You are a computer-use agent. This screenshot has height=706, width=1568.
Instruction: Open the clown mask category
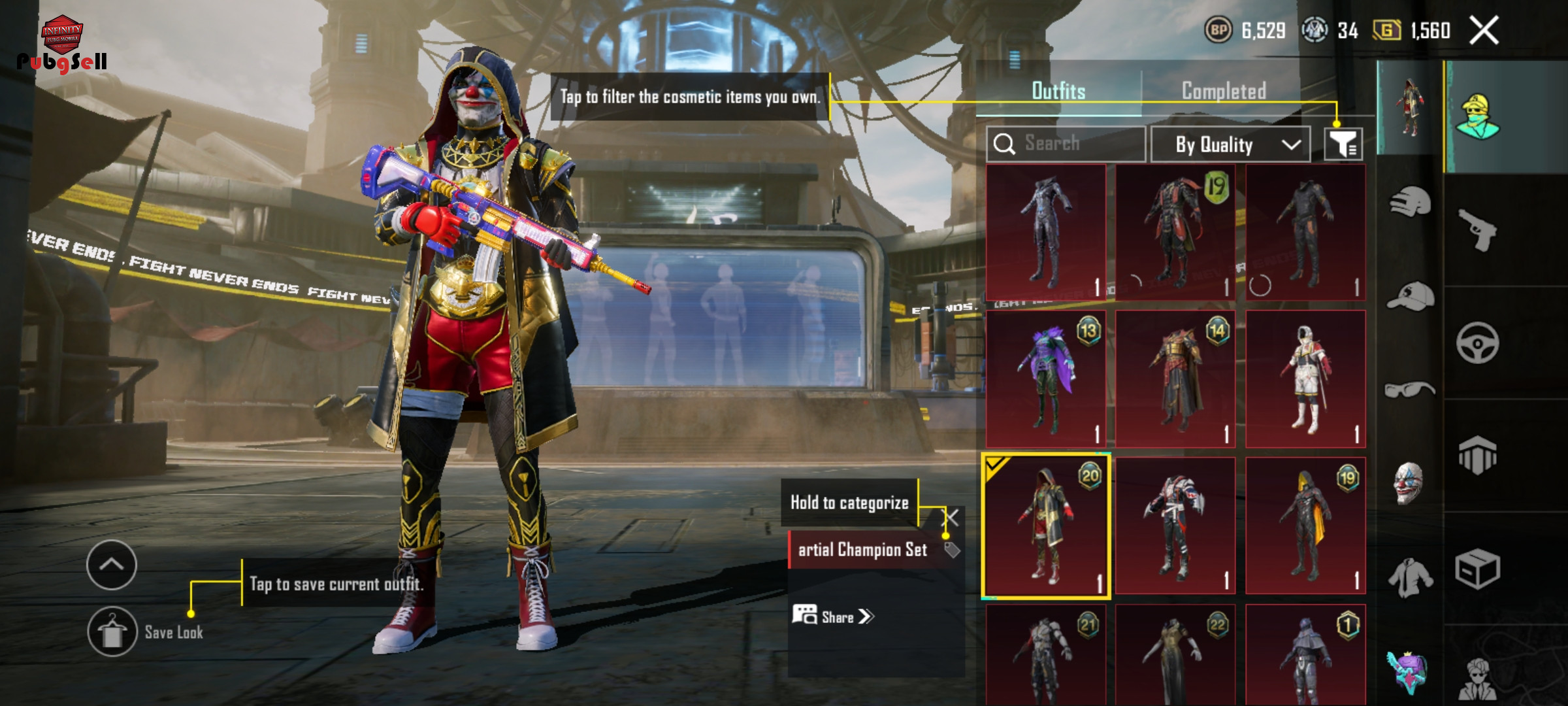coord(1408,482)
